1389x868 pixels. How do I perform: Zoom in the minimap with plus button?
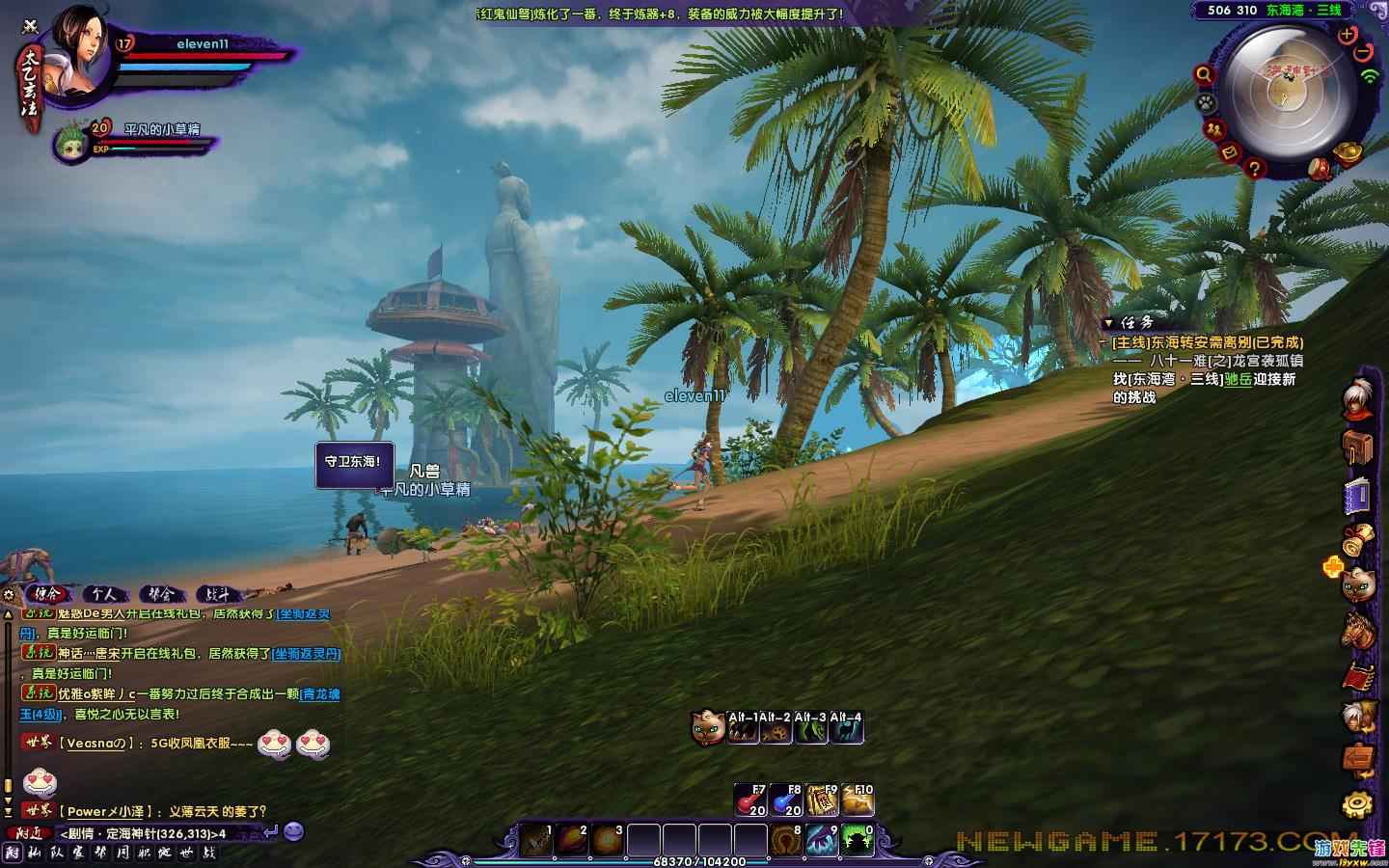coord(1348,34)
